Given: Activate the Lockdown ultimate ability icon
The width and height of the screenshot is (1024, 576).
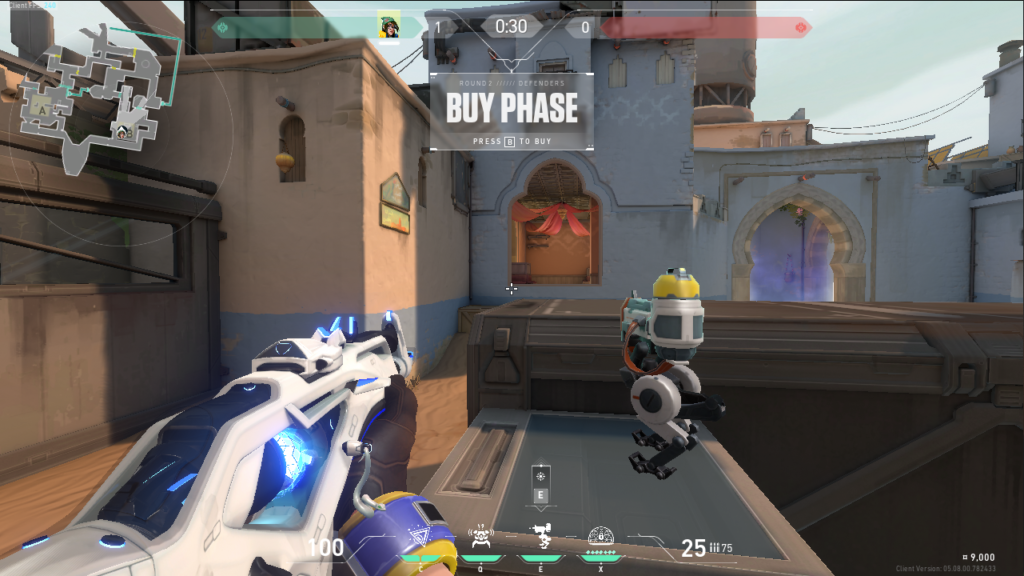Looking at the screenshot, I should 601,538.
